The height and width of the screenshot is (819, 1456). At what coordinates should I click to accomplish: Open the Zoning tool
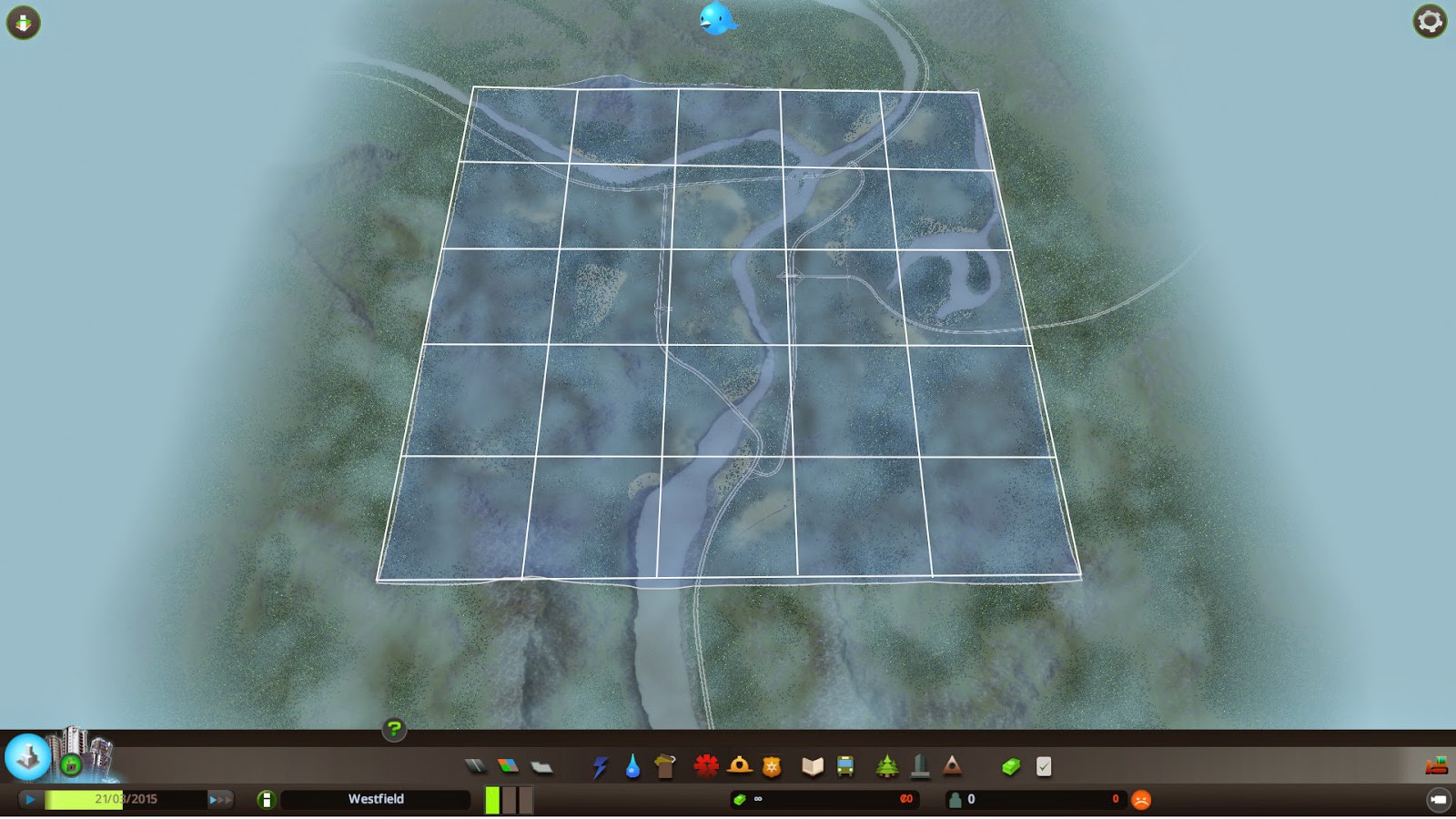(507, 766)
